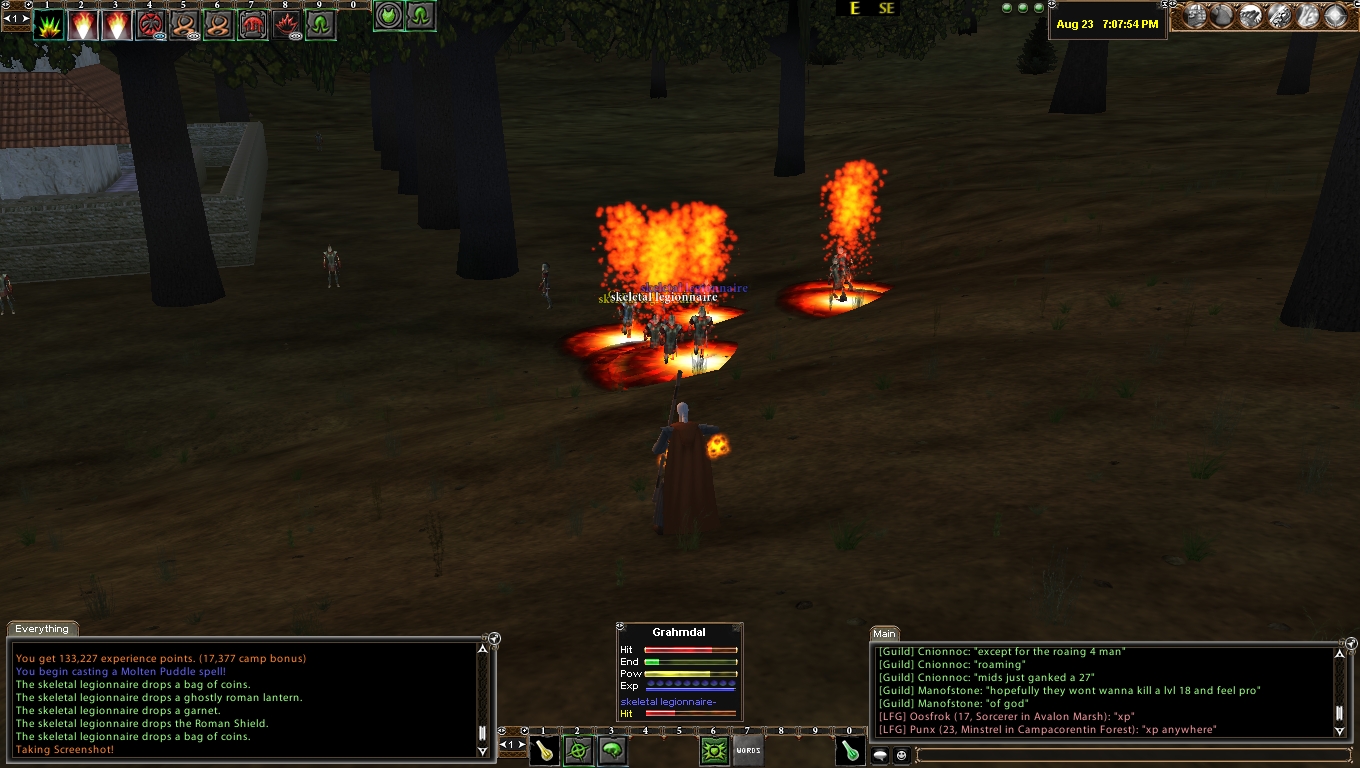
Task: Switch to the Everything log tab
Action: coord(42,629)
